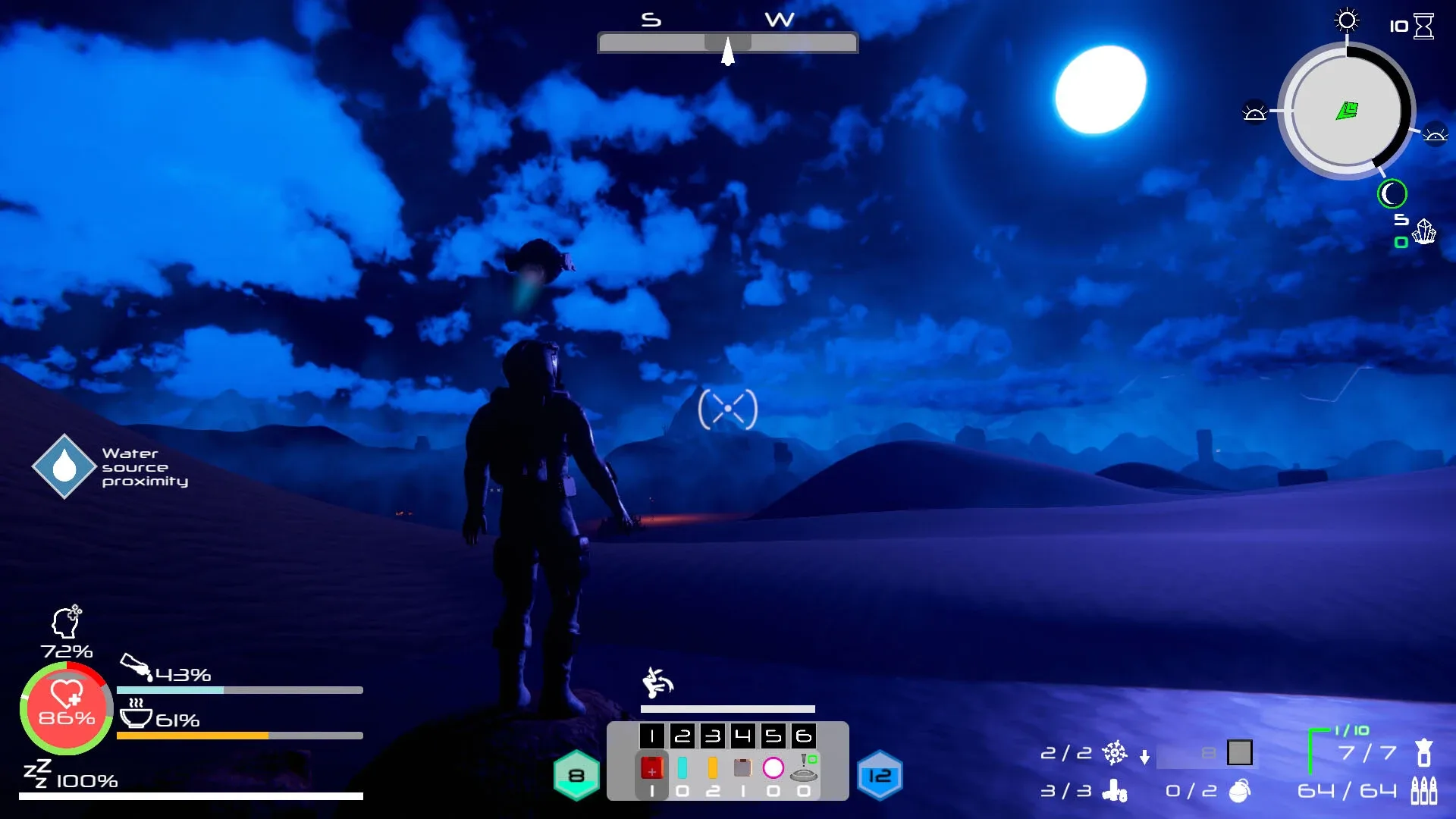
Task: Select the medkit in hotbar slot 1
Action: coord(652,768)
